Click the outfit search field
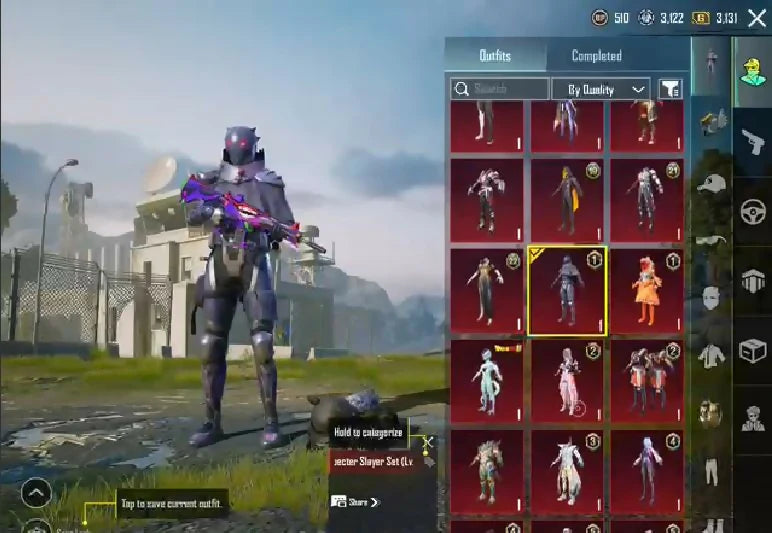The width and height of the screenshot is (772, 533). (500, 89)
